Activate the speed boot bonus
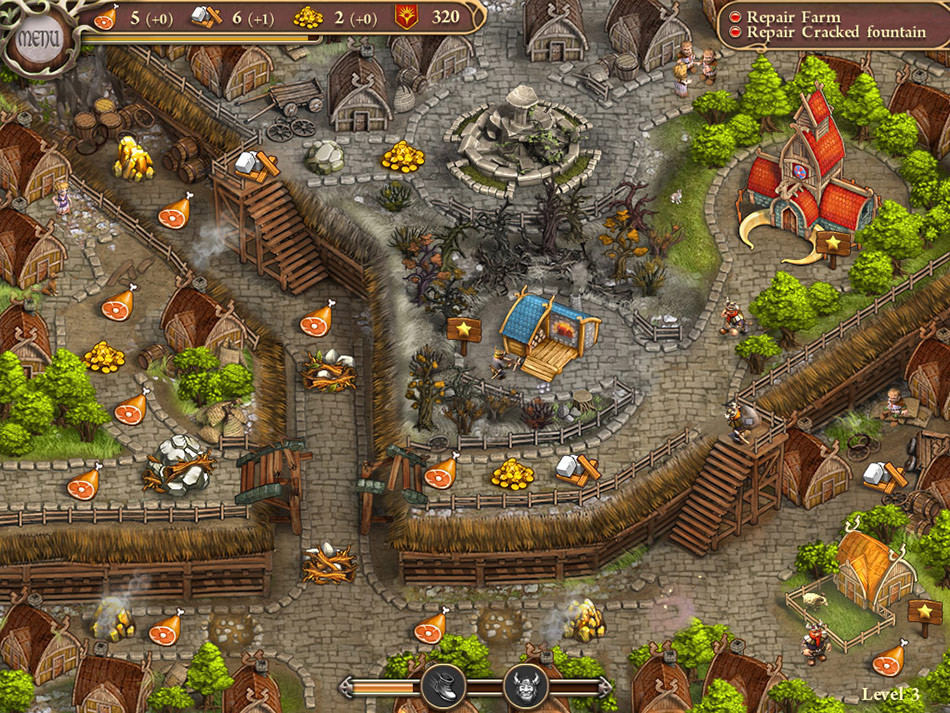Screen dimensions: 950x713 pos(444,686)
